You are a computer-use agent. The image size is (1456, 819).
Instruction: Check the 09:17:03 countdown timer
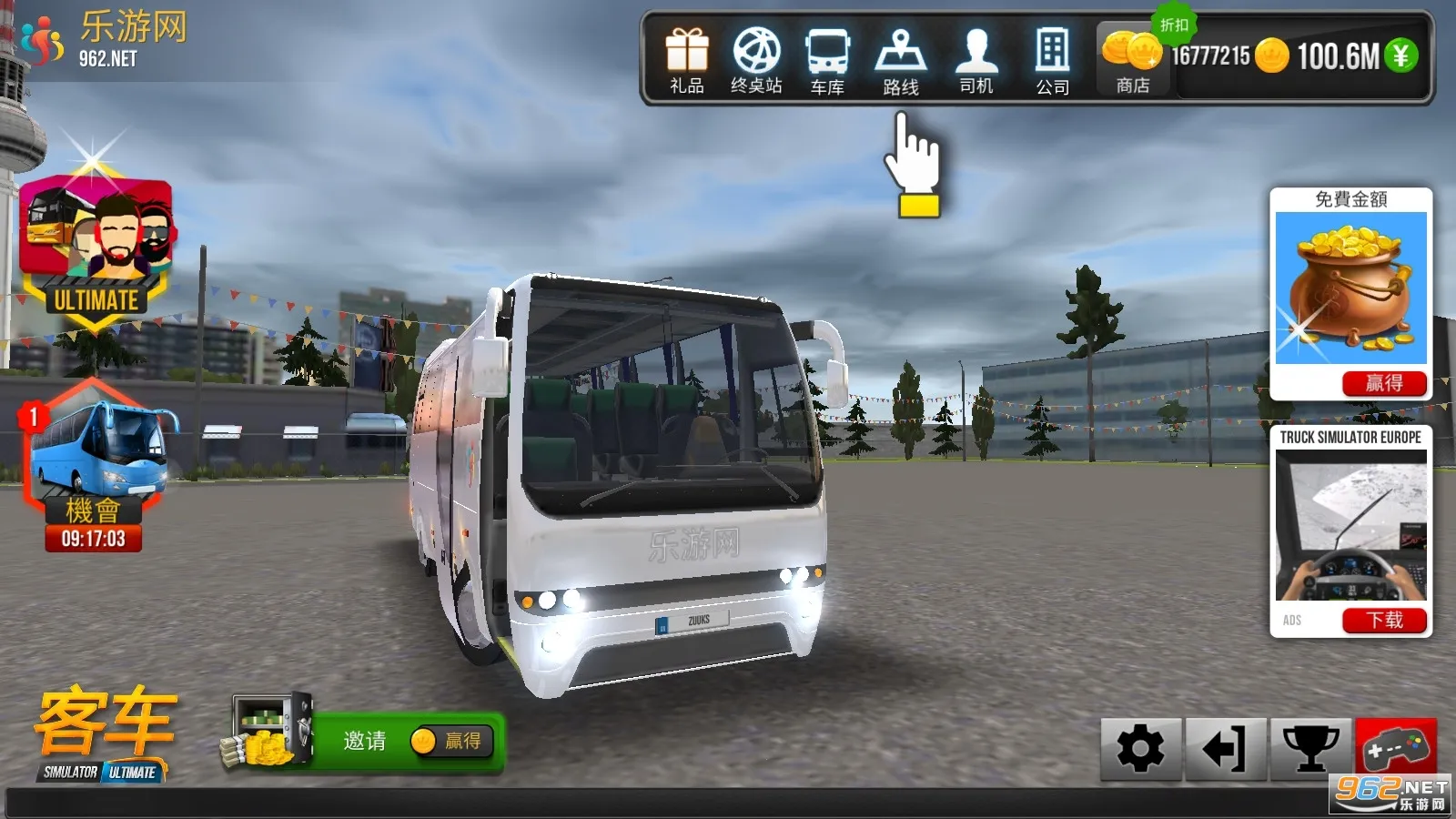coord(95,539)
